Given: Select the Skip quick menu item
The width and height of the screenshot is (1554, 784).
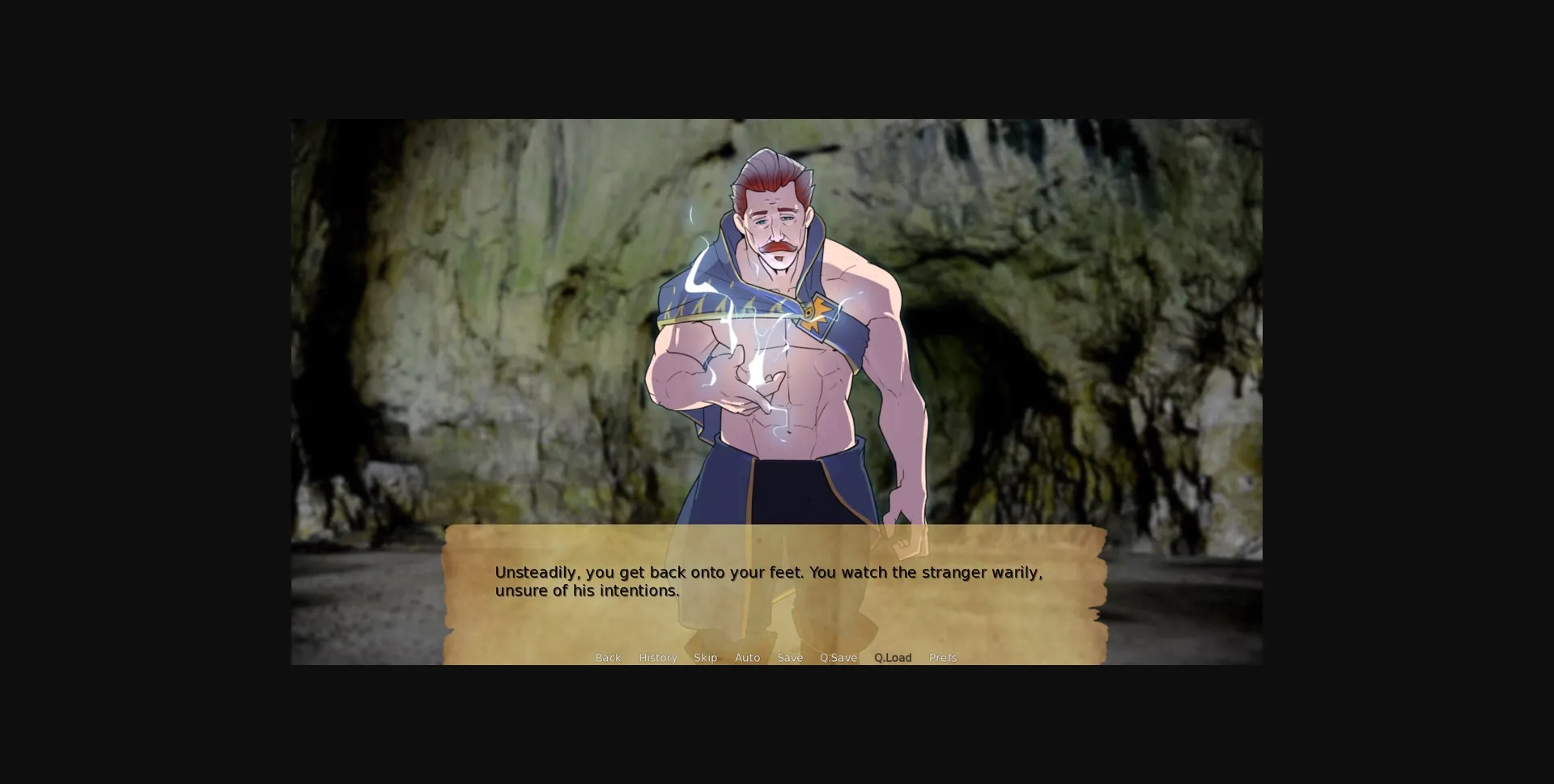Looking at the screenshot, I should [x=705, y=658].
